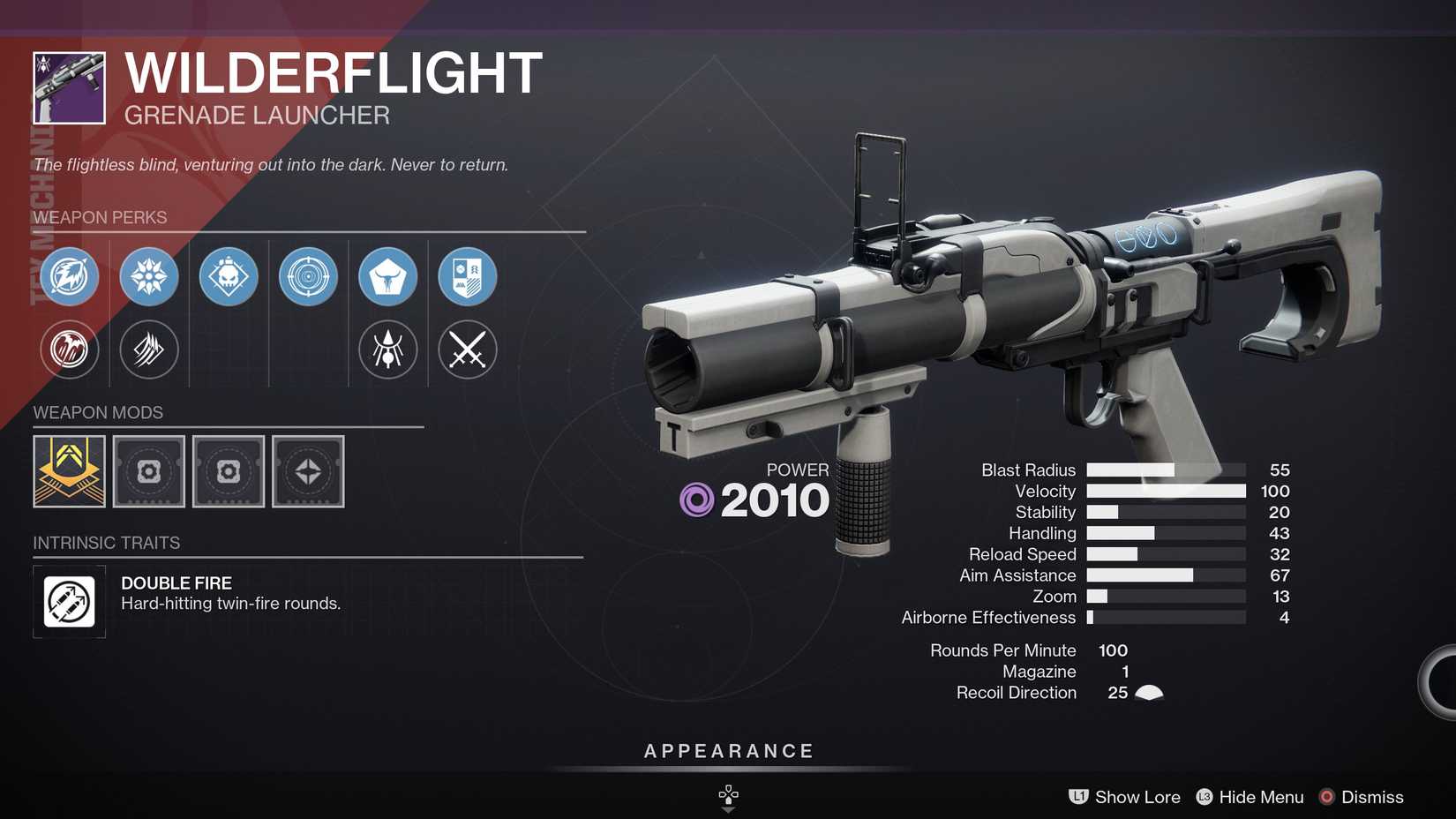Inspect the first trait perk circle icon
The width and height of the screenshot is (1456, 819).
click(x=69, y=349)
